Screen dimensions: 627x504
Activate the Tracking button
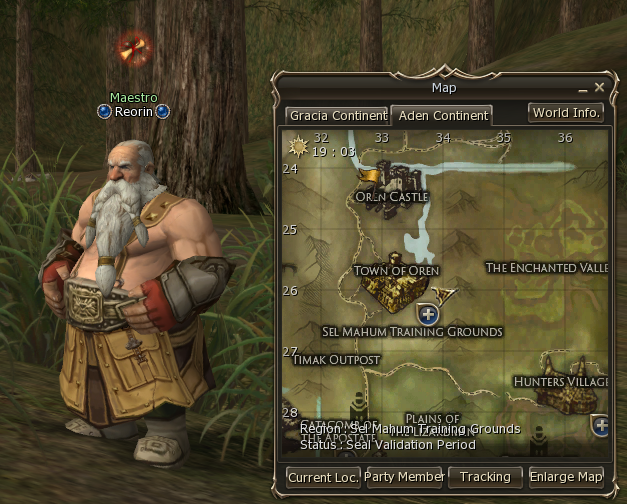[485, 477]
